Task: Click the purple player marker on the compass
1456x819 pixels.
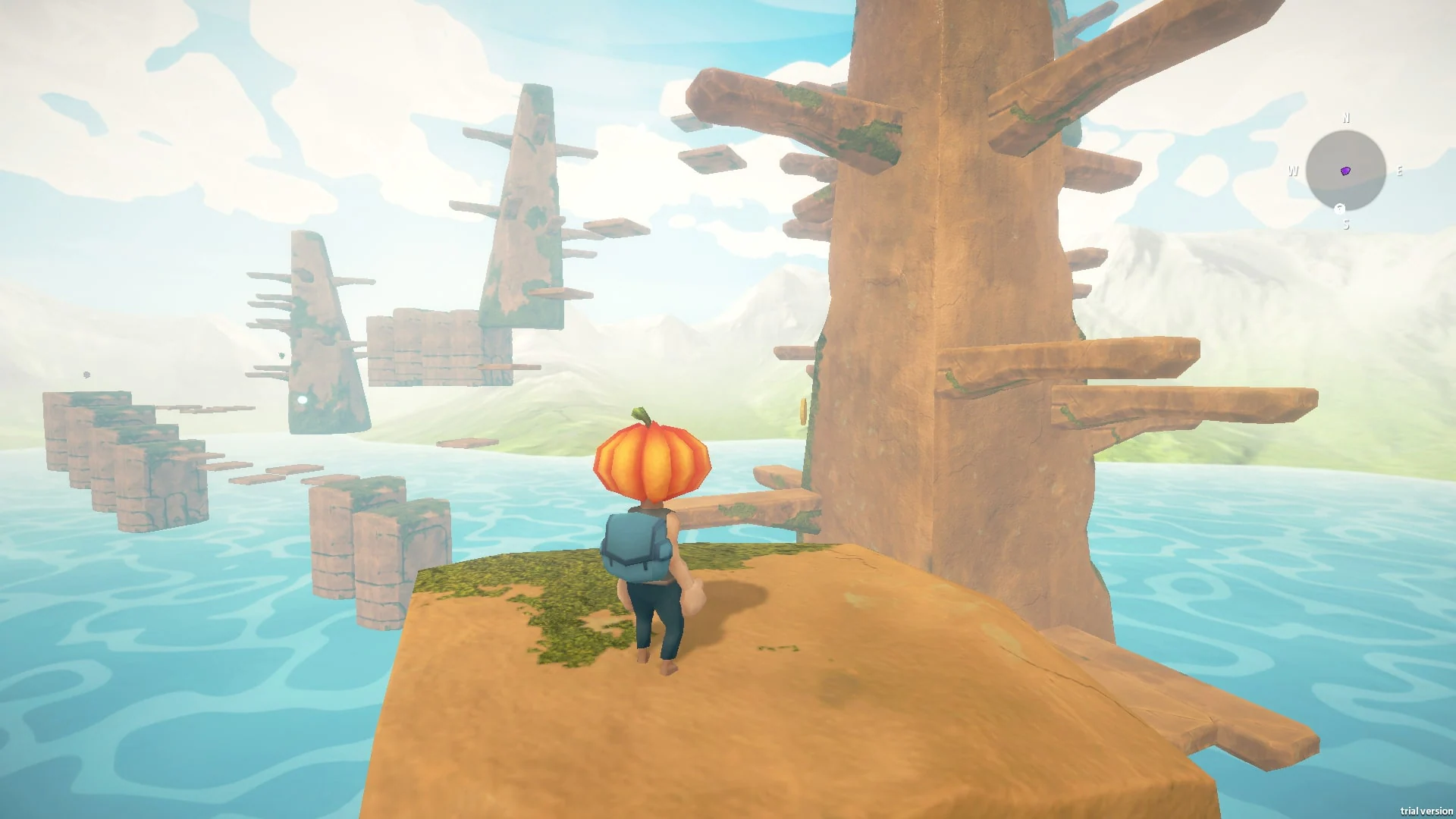Action: point(1345,171)
